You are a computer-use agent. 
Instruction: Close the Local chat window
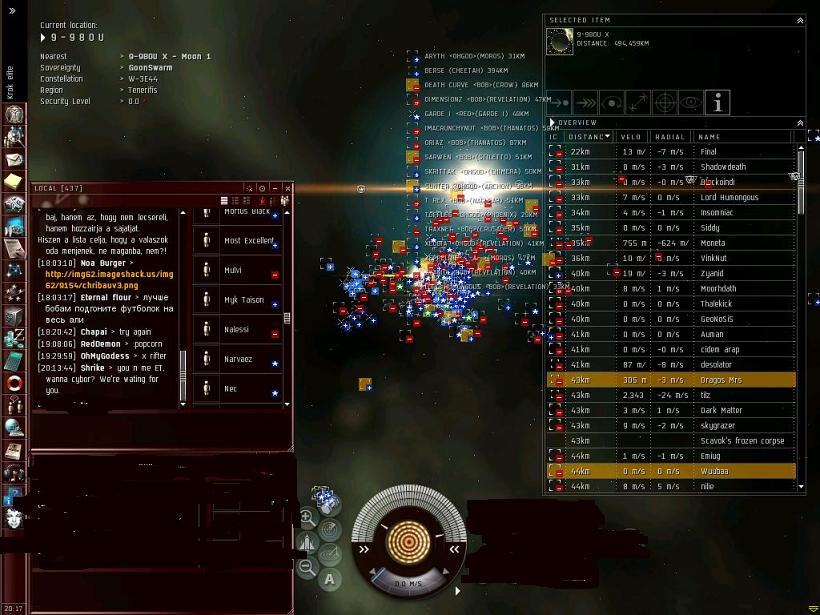pyautogui.click(x=288, y=188)
